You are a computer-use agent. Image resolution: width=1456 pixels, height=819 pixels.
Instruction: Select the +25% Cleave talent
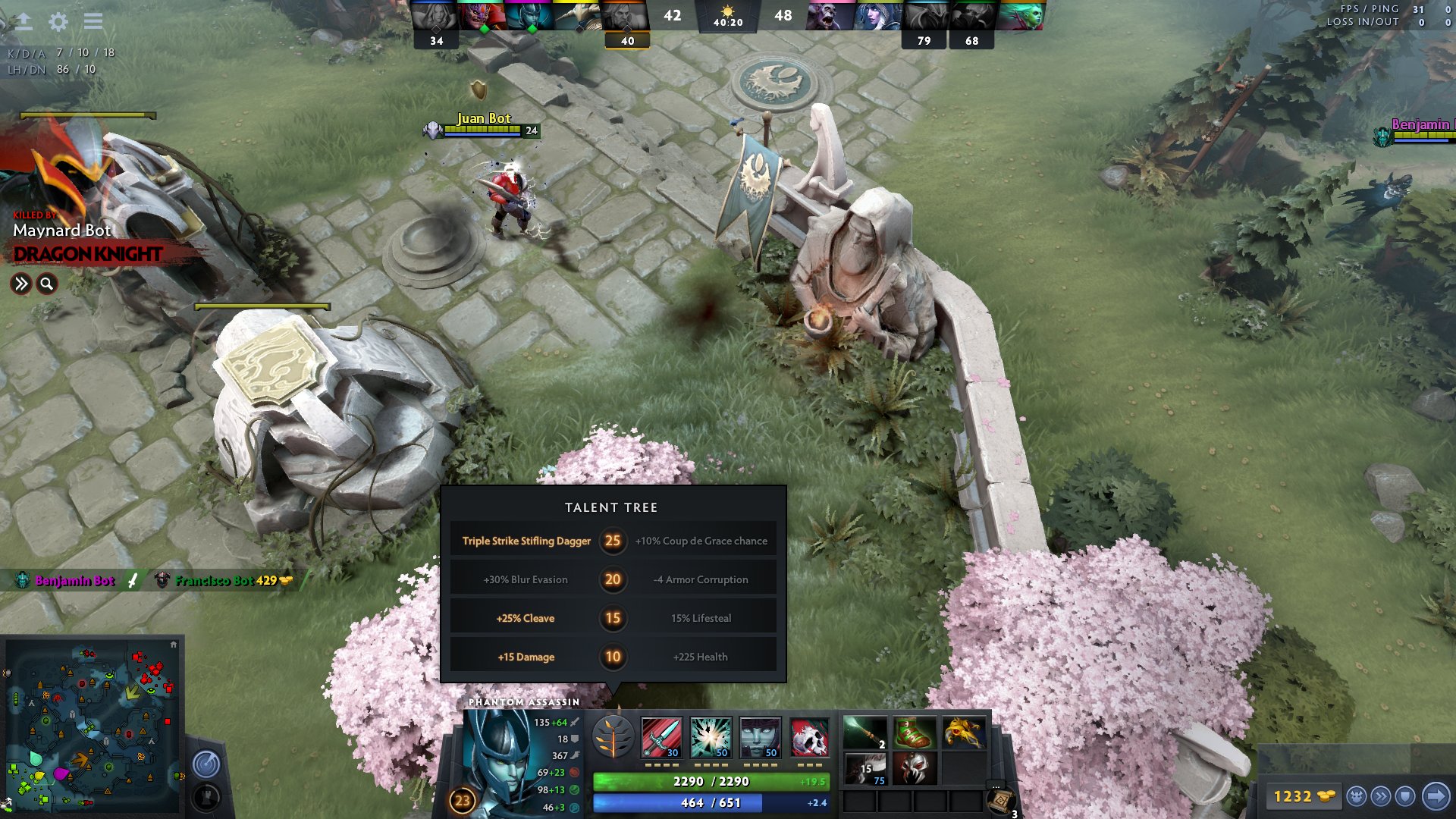click(x=526, y=618)
